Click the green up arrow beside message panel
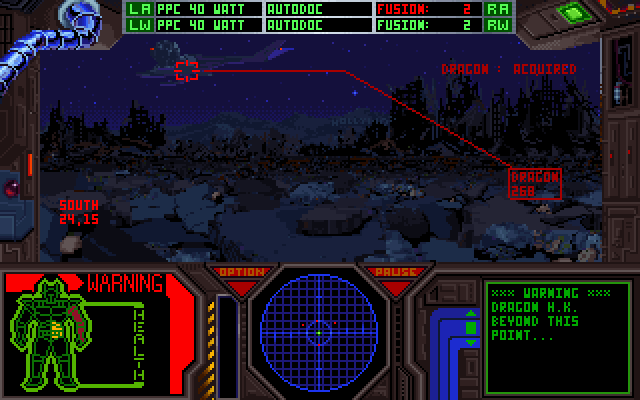This screenshot has width=640, height=400. click(472, 312)
